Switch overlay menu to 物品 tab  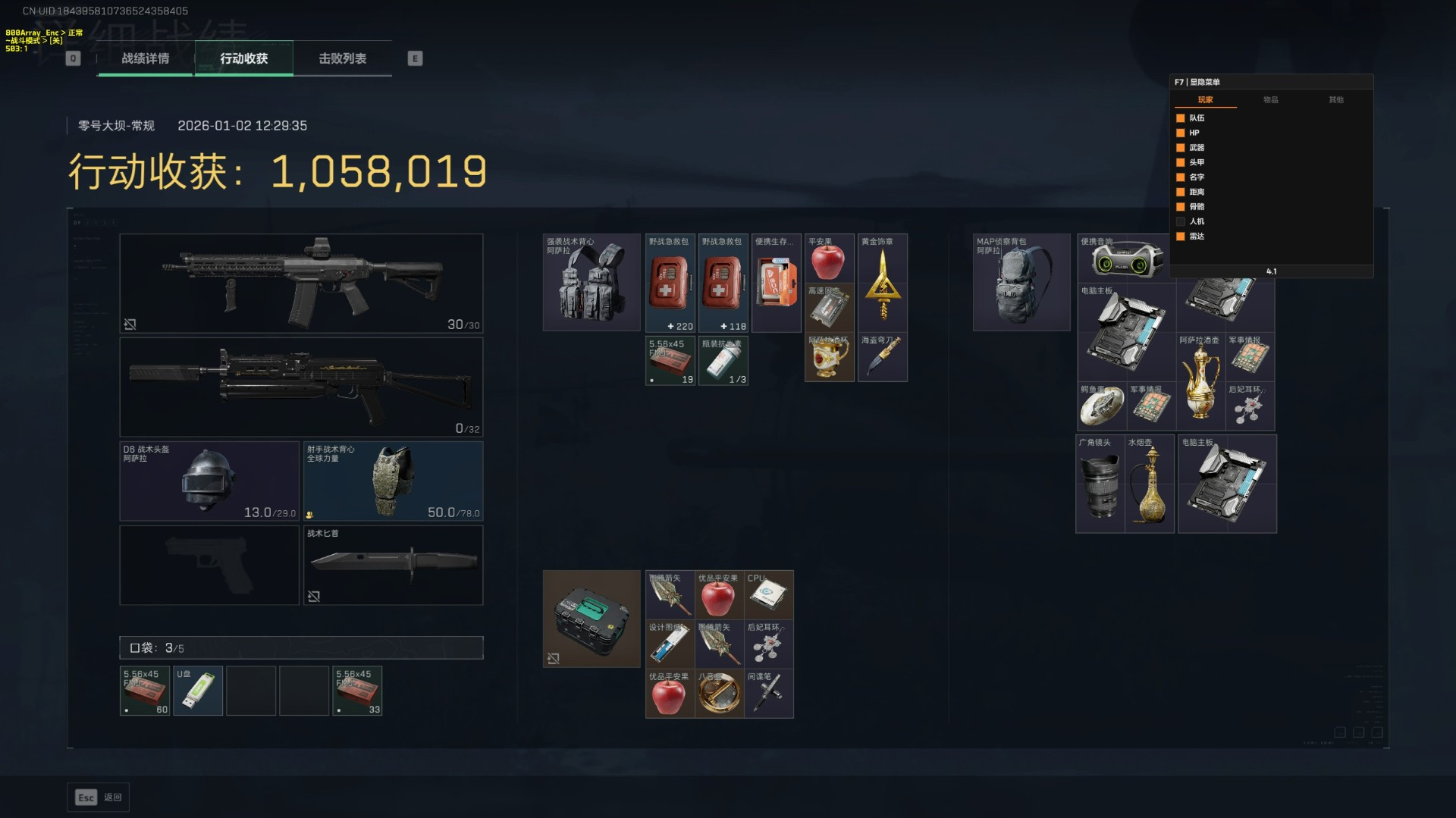pos(1270,99)
